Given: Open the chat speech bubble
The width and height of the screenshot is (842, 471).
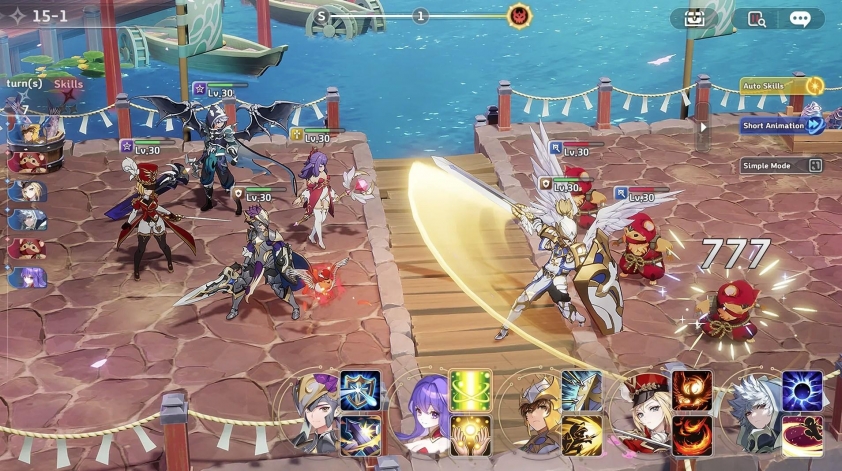Looking at the screenshot, I should [800, 18].
